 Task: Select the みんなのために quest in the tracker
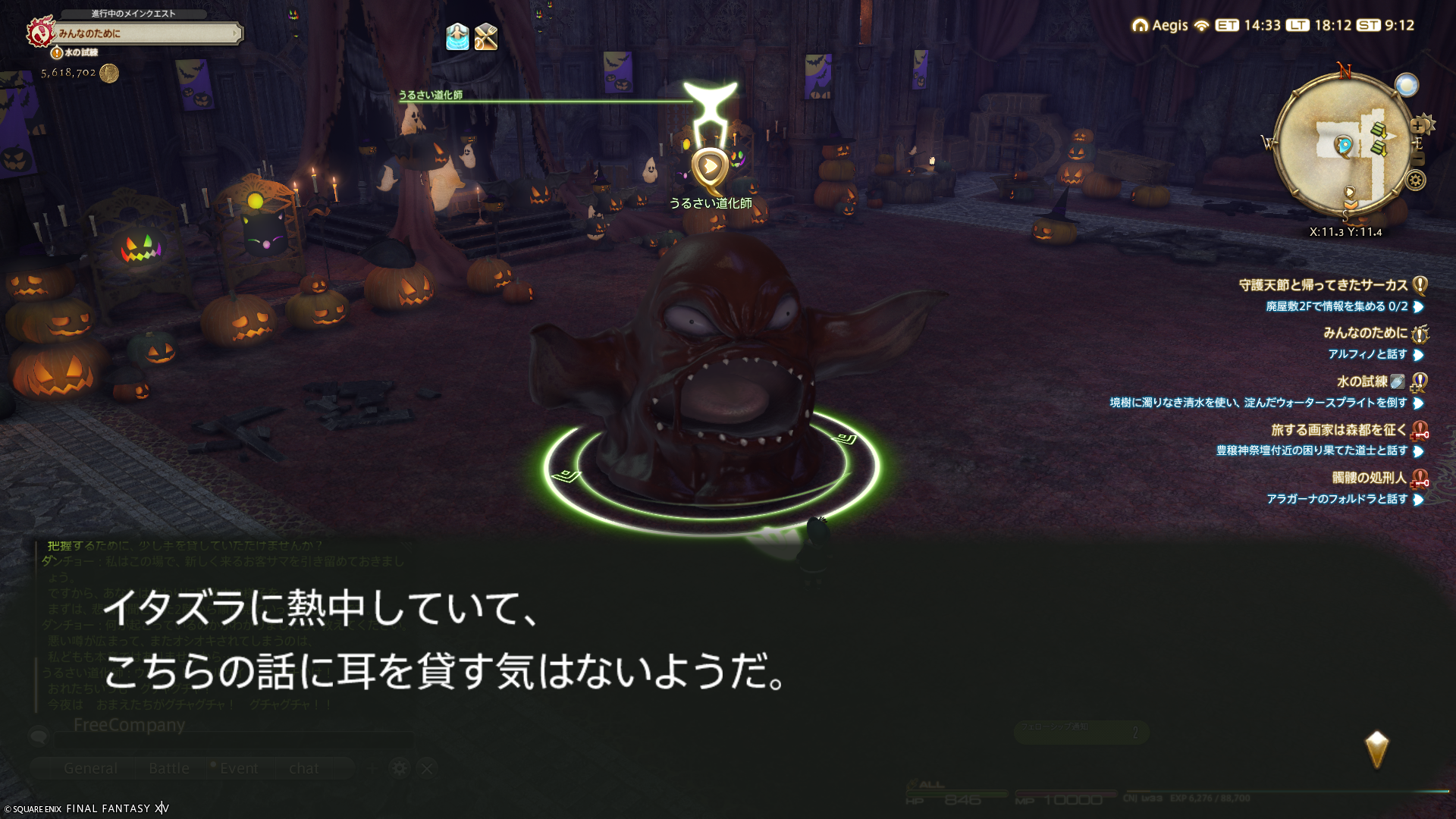[x=1365, y=333]
